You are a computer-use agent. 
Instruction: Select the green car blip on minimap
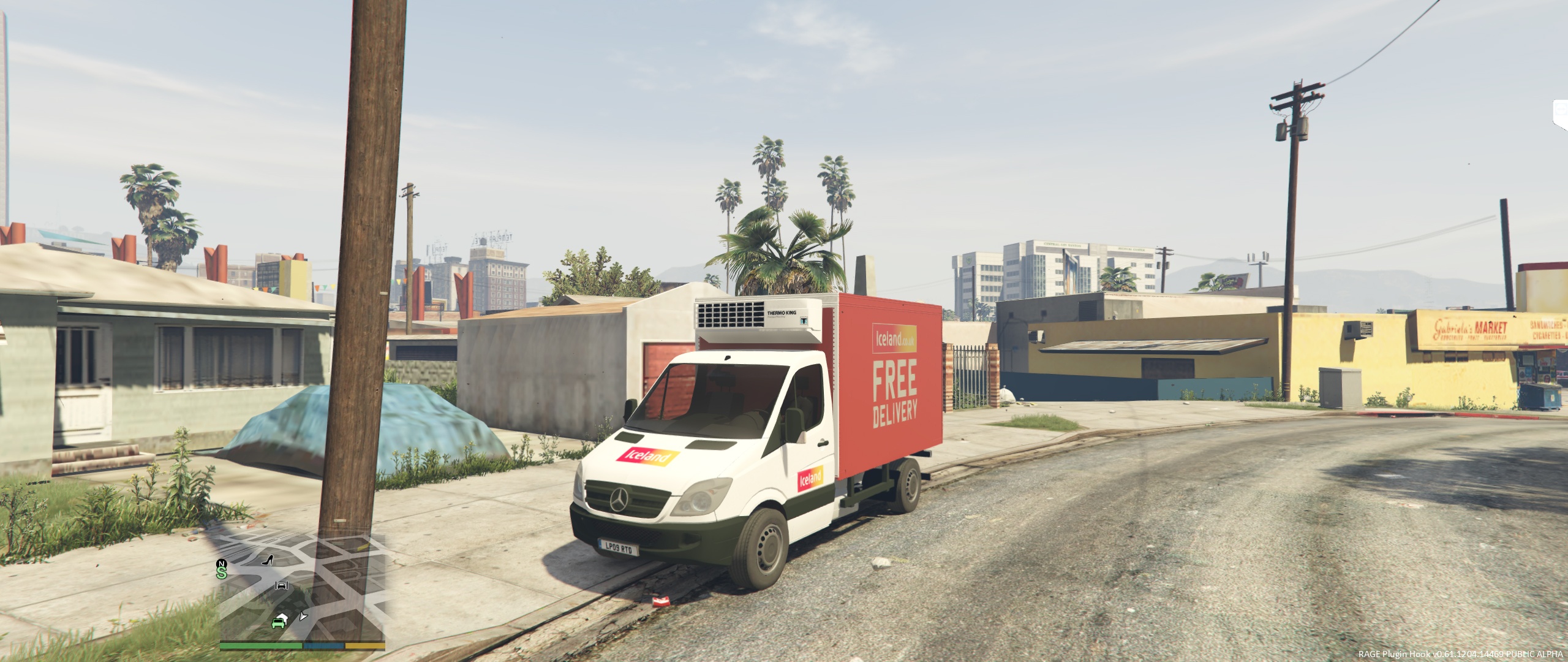point(278,623)
